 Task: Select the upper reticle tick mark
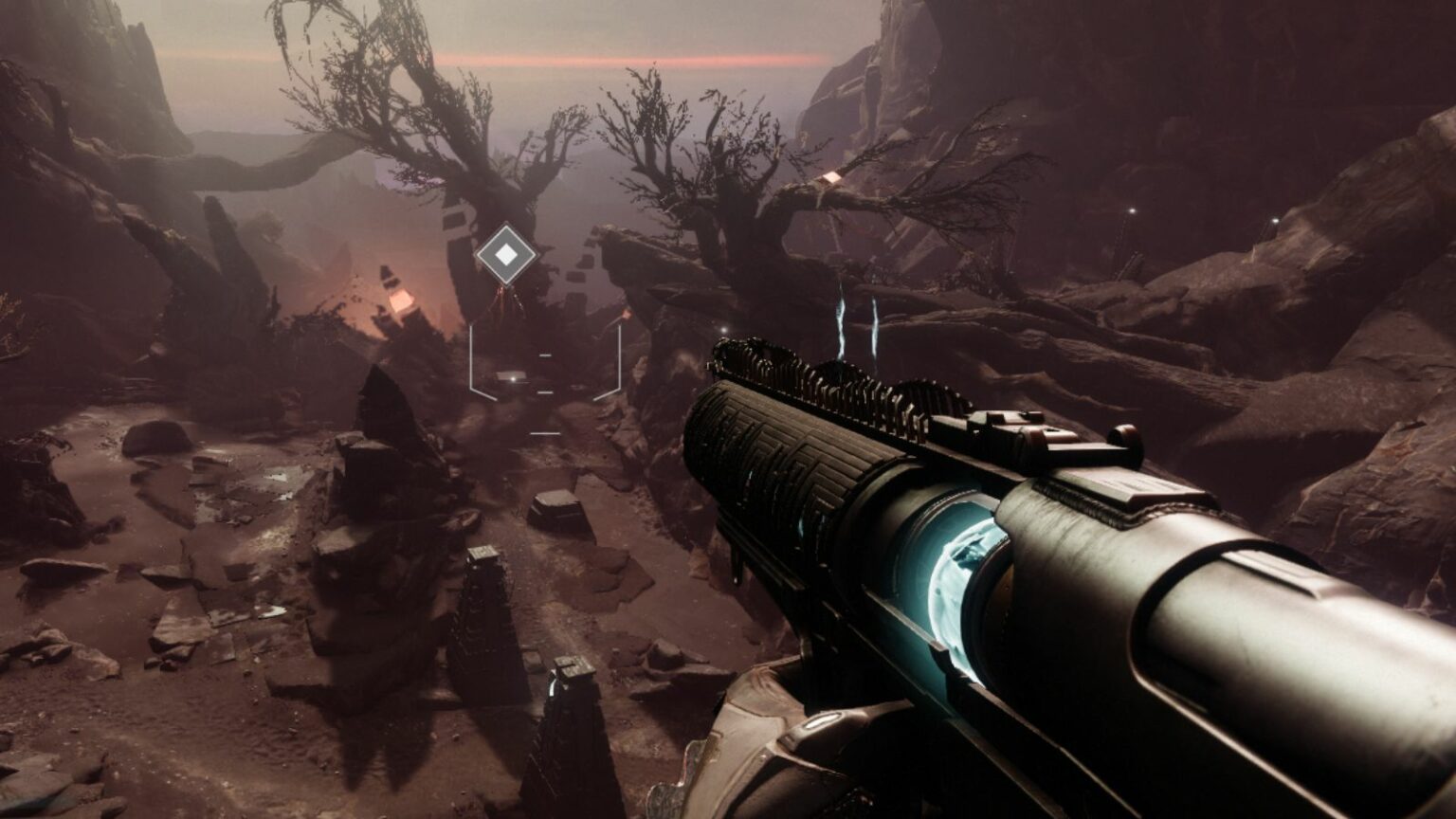[x=545, y=355]
